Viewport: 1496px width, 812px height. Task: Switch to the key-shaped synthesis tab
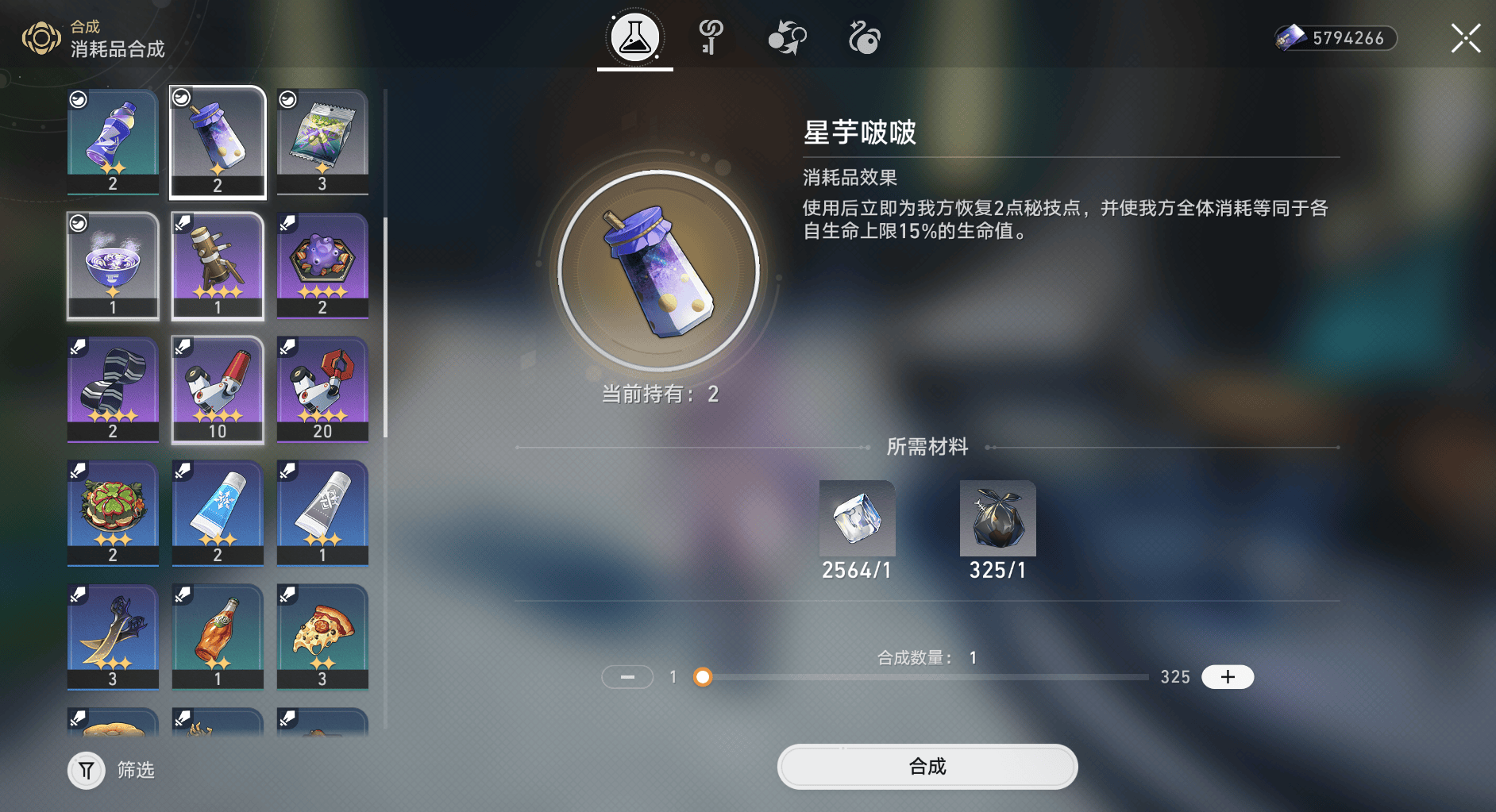click(x=710, y=37)
